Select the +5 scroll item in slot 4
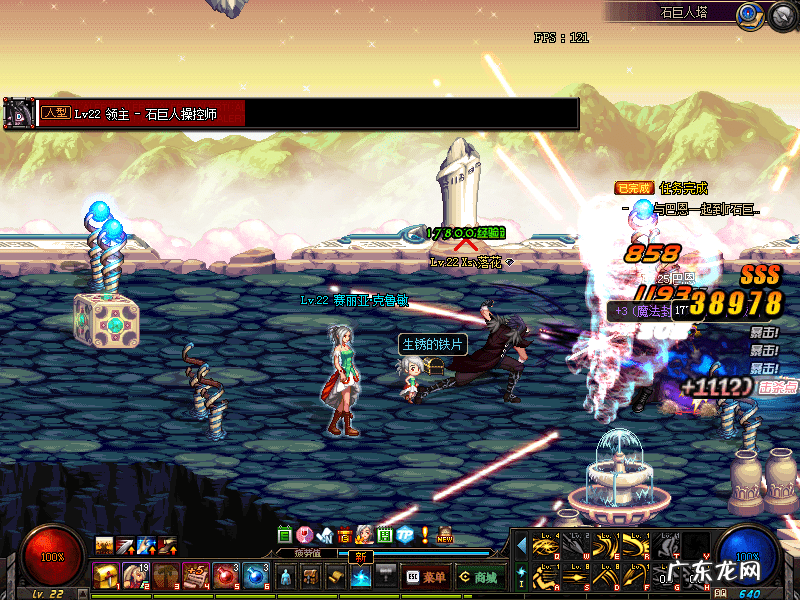Image resolution: width=800 pixels, height=600 pixels. (195, 576)
